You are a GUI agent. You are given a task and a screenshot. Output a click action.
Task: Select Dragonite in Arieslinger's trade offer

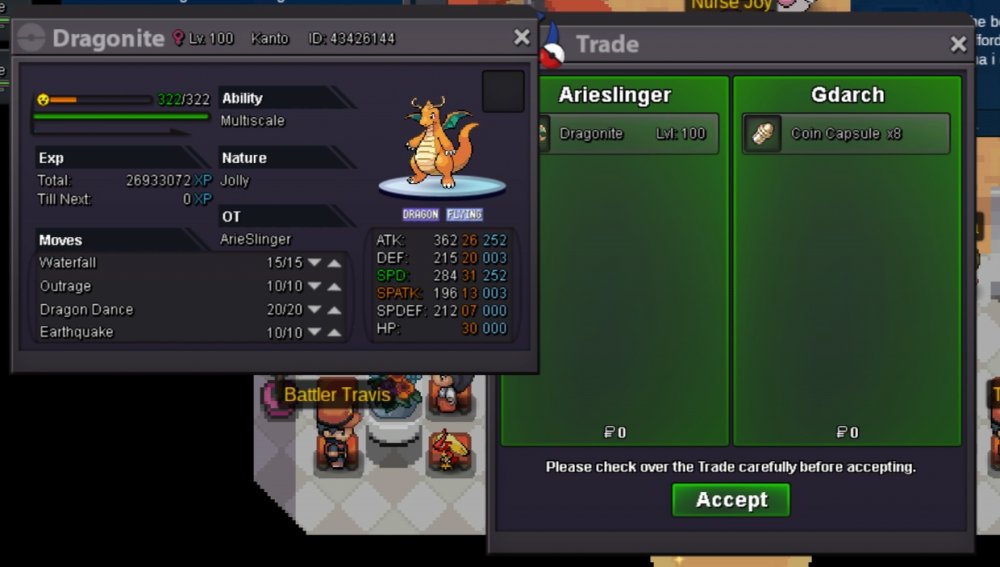tap(623, 134)
